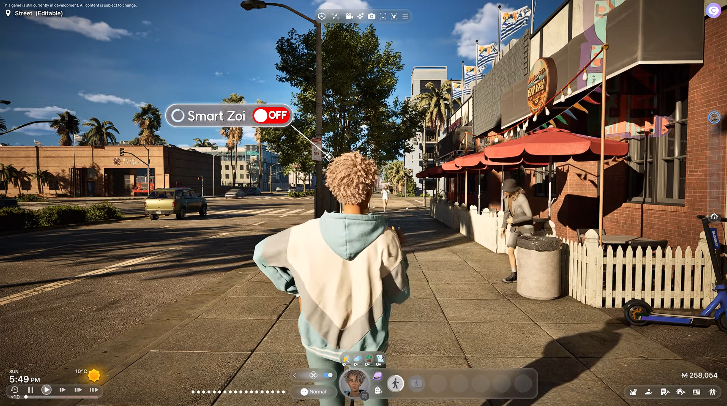Screen dimensions: 727x406
Task: Open the top toolbar's list menu icon
Action: [404, 16]
